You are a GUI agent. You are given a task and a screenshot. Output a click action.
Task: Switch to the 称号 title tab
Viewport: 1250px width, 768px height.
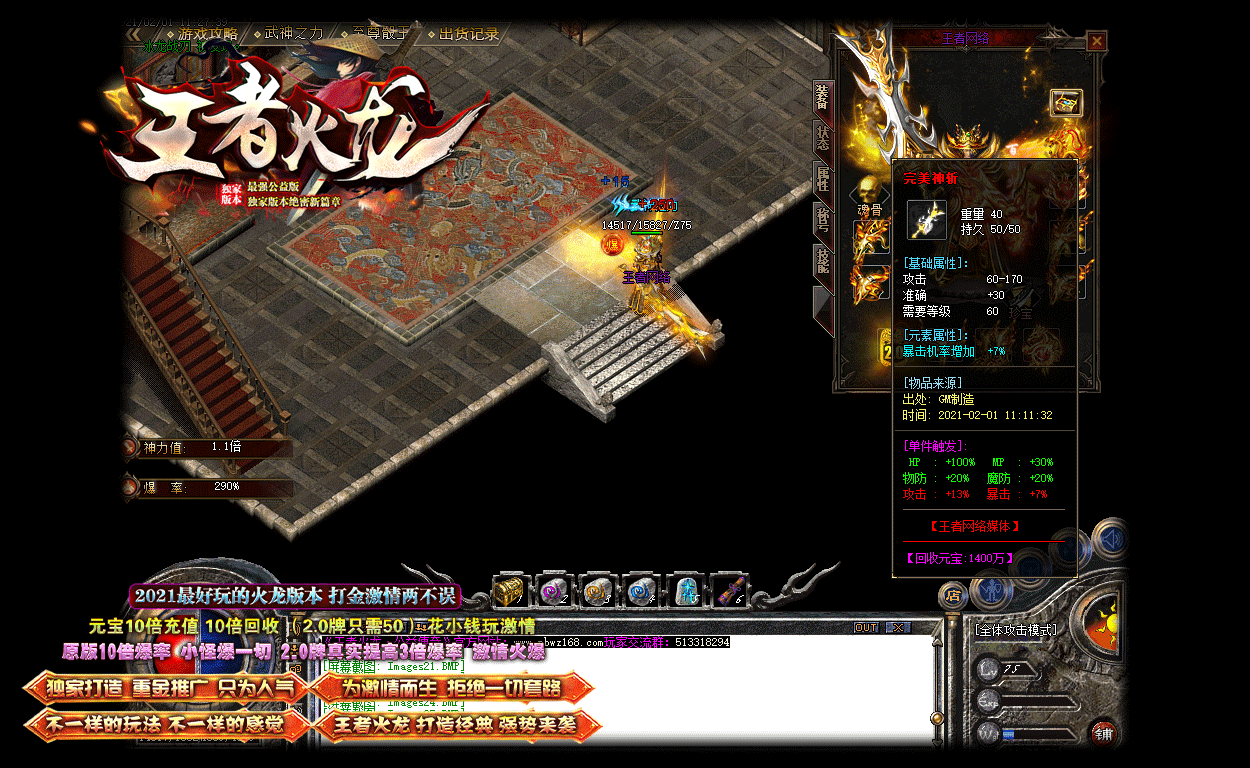tap(822, 221)
